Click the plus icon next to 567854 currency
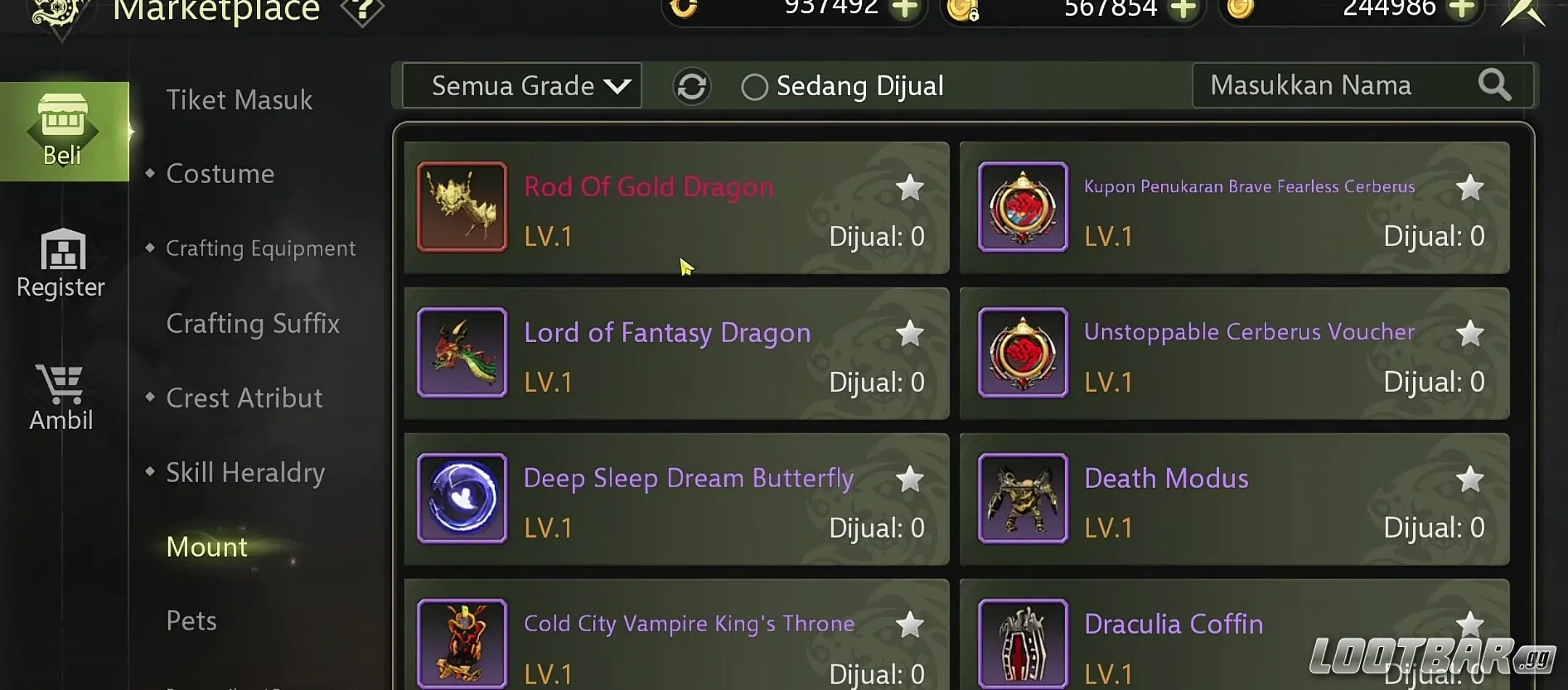1568x690 pixels. (1185, 10)
